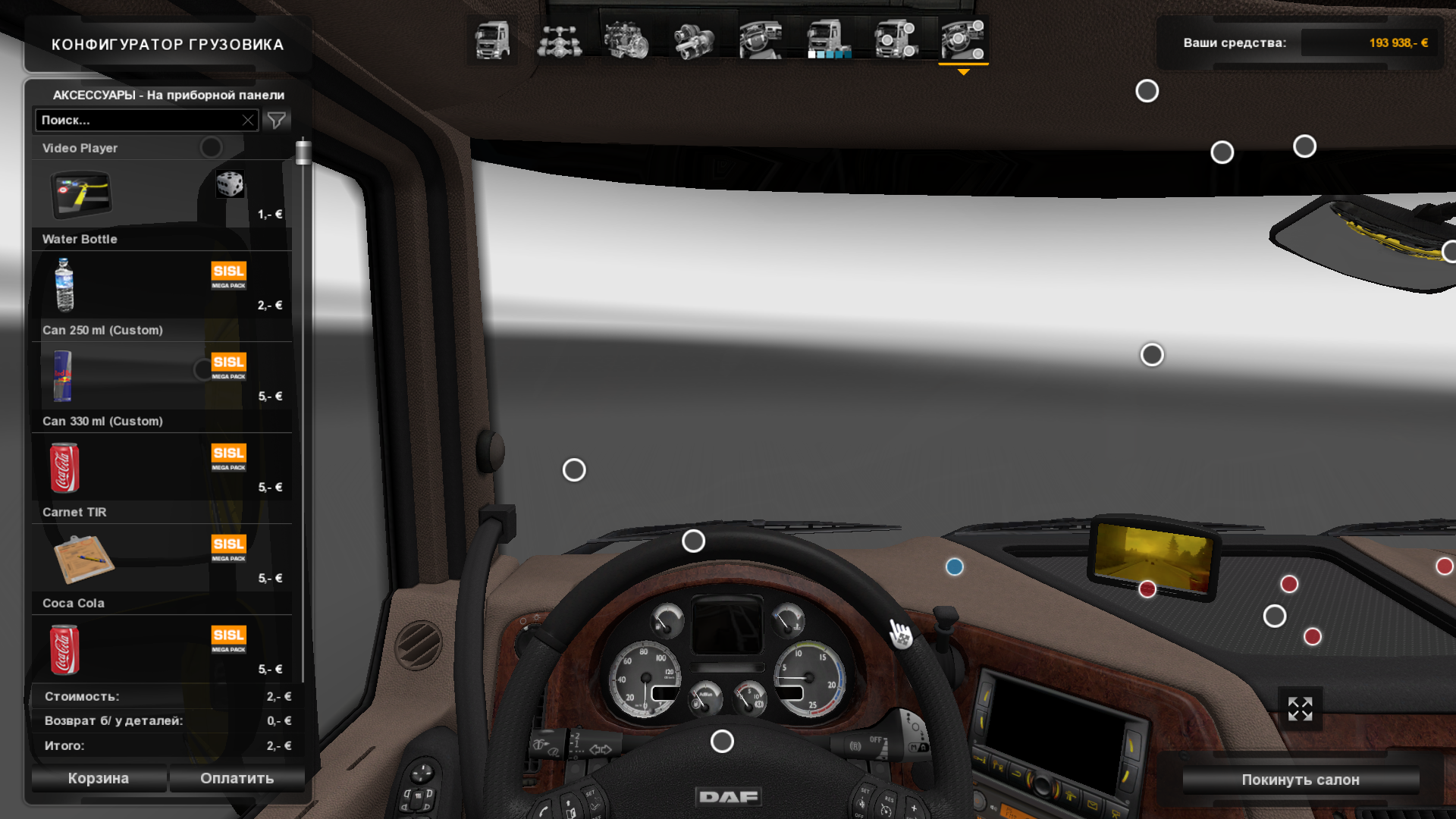The width and height of the screenshot is (1456, 819).
Task: Click inside the Поиск search field
Action: [136, 120]
